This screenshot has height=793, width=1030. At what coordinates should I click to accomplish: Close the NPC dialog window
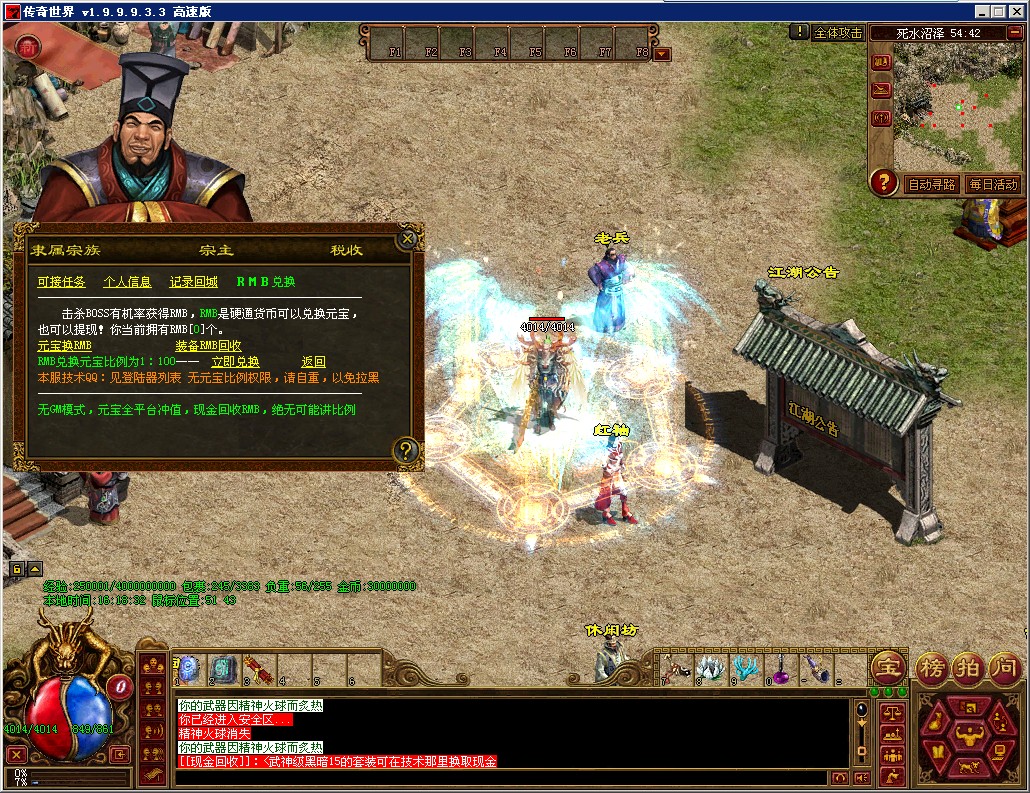406,239
